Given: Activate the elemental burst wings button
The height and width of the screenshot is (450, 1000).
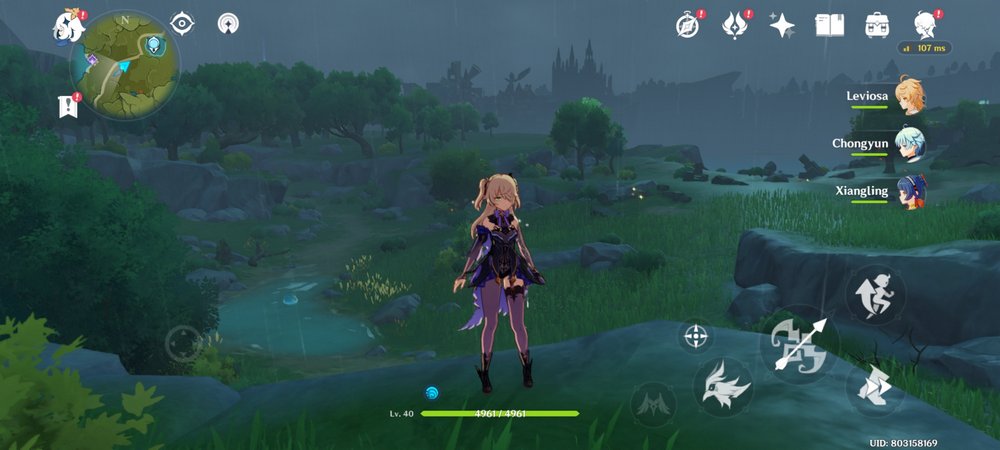Looking at the screenshot, I should click(654, 402).
